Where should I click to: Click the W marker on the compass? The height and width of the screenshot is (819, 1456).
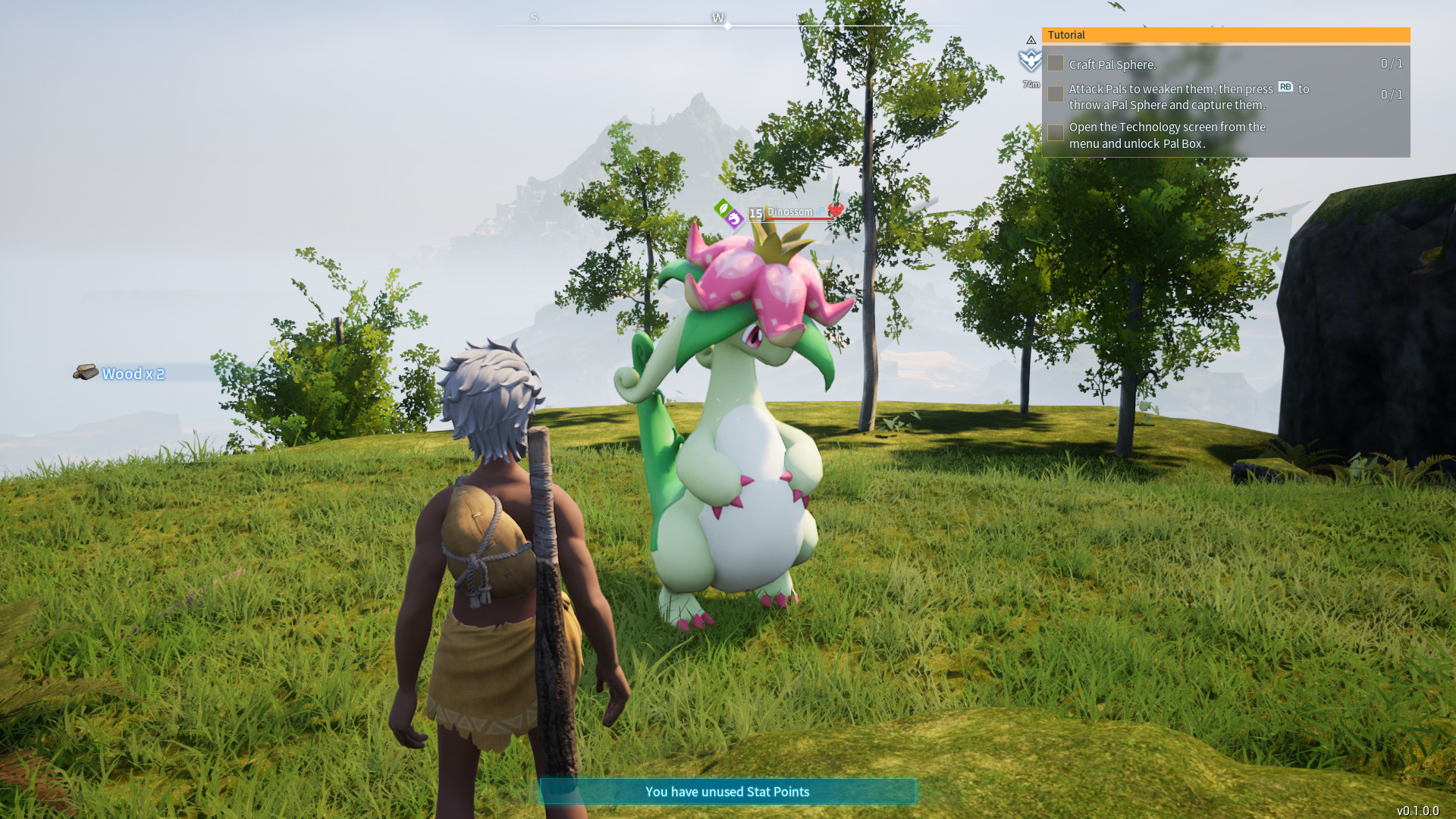[718, 17]
